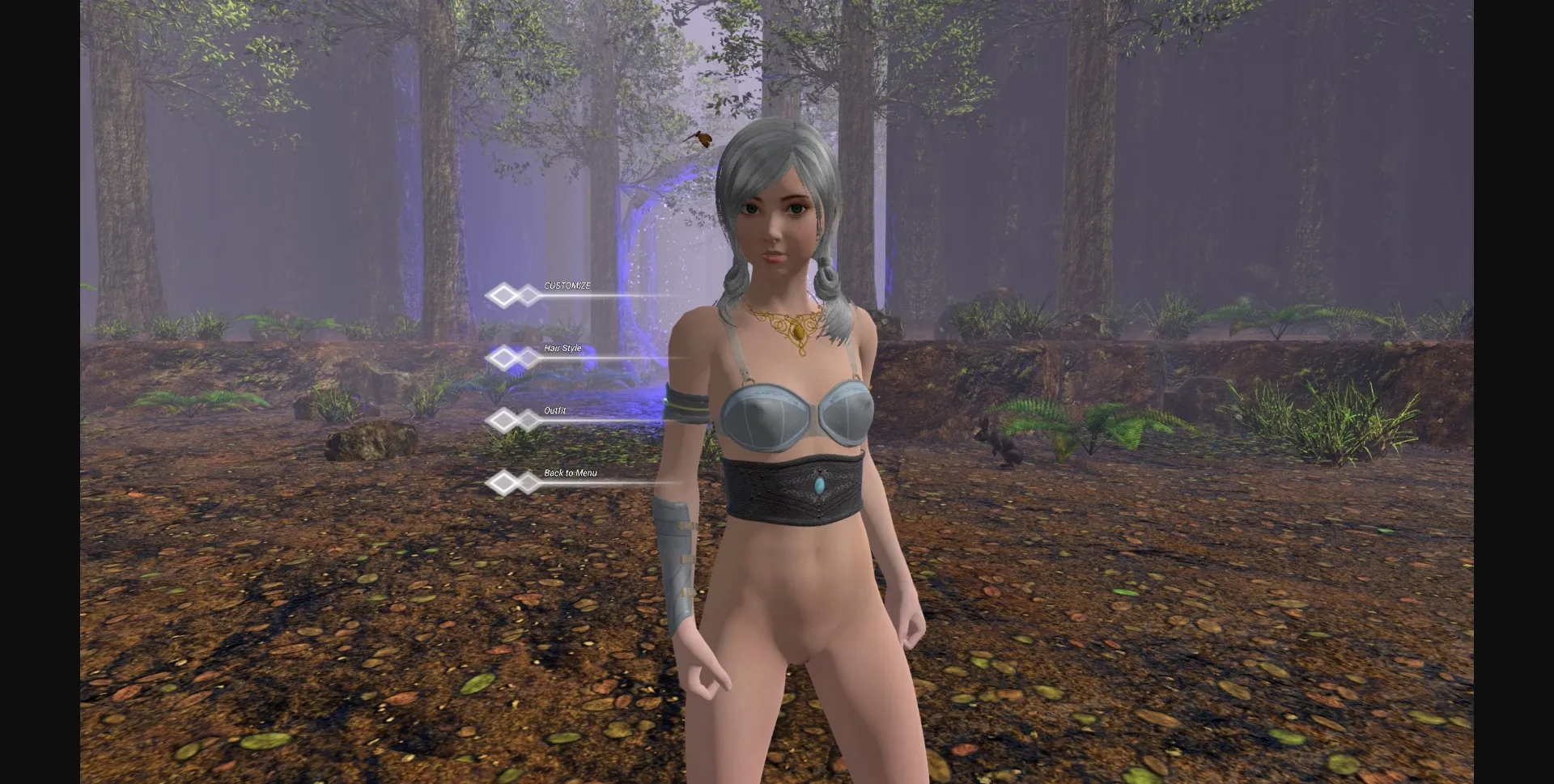
Task: Click the smaller diamond on the Back to Menu row
Action: [528, 481]
